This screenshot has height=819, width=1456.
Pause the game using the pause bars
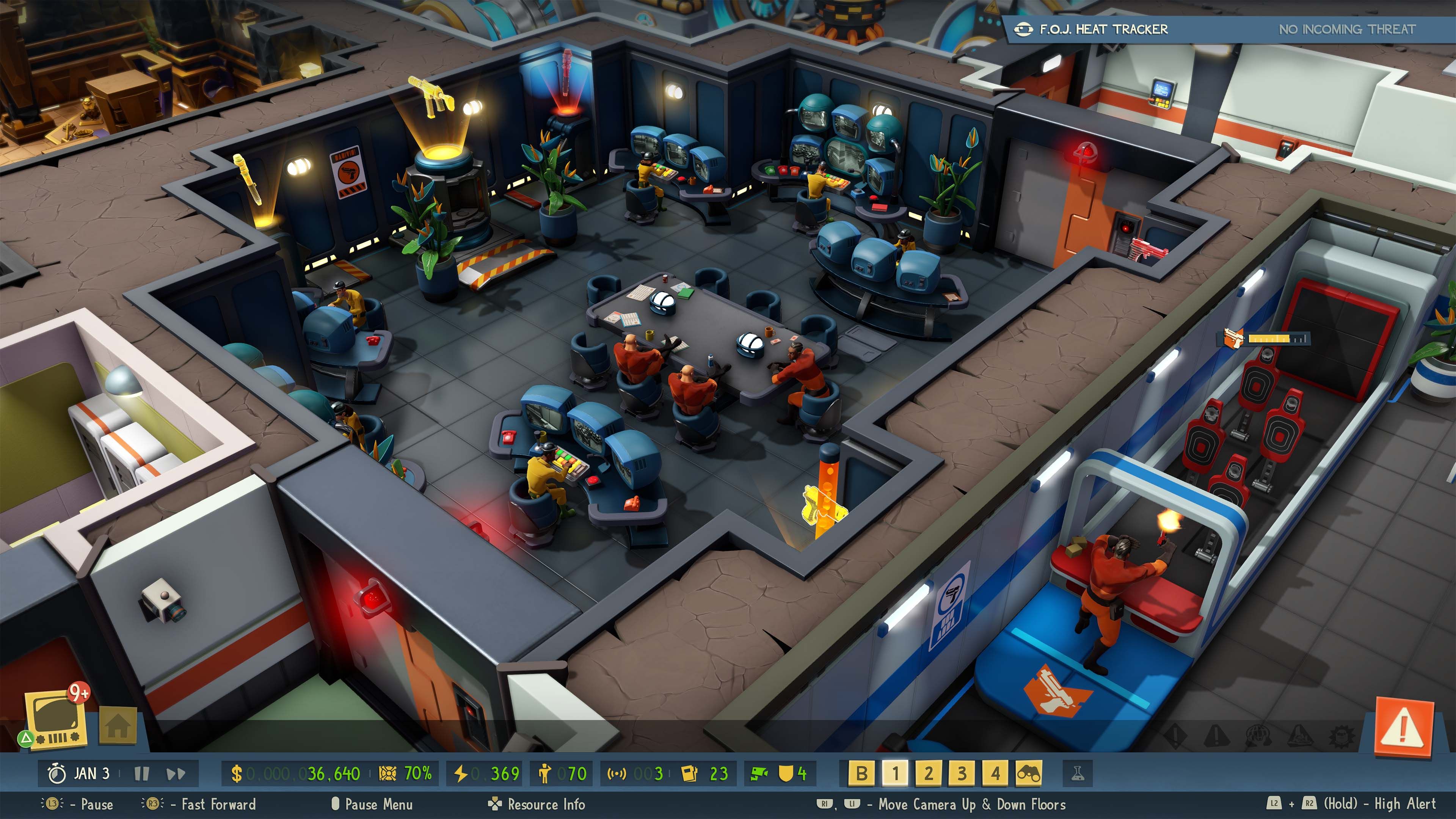pos(142,773)
